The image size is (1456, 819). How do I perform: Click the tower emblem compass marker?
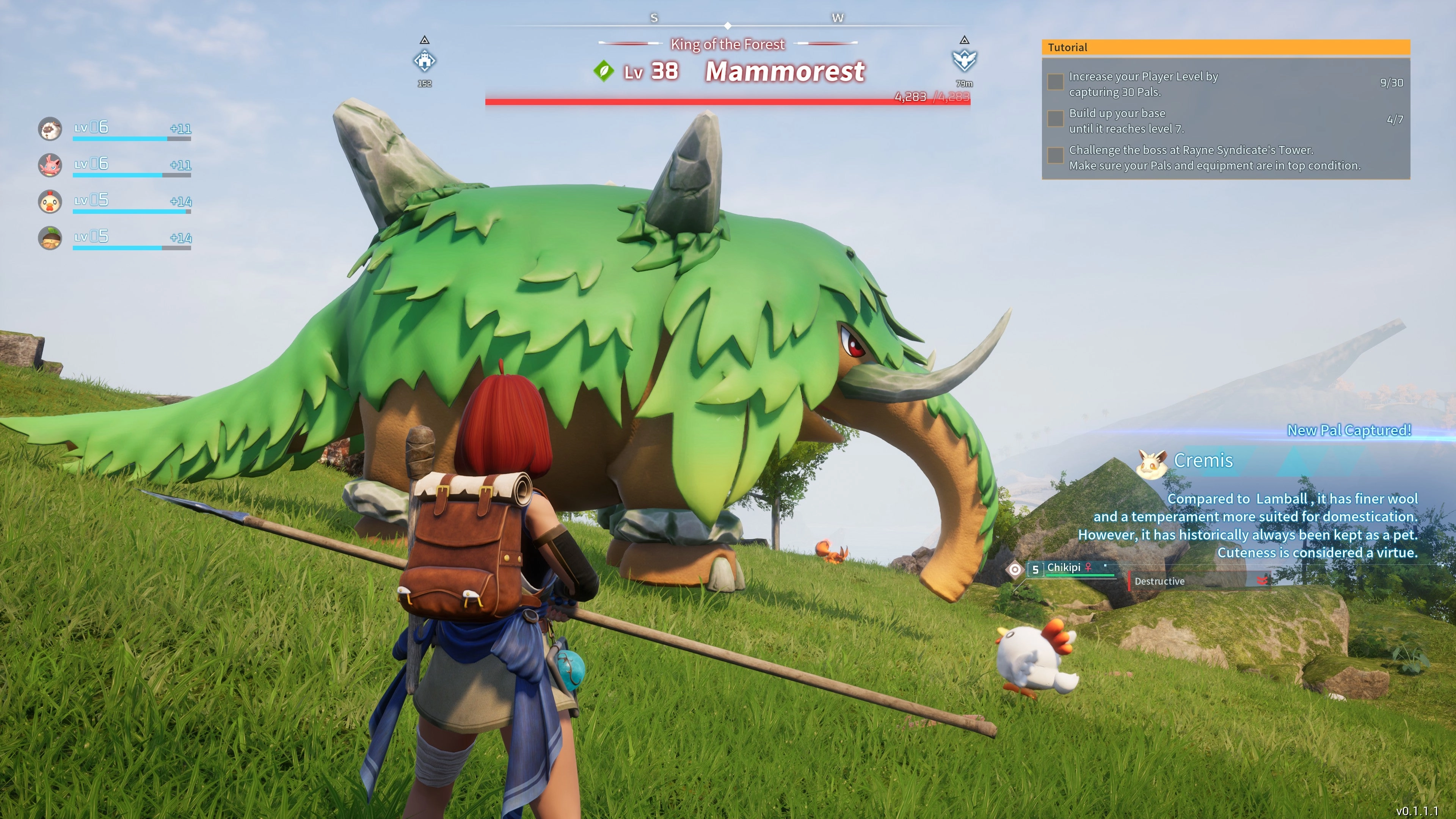(964, 60)
